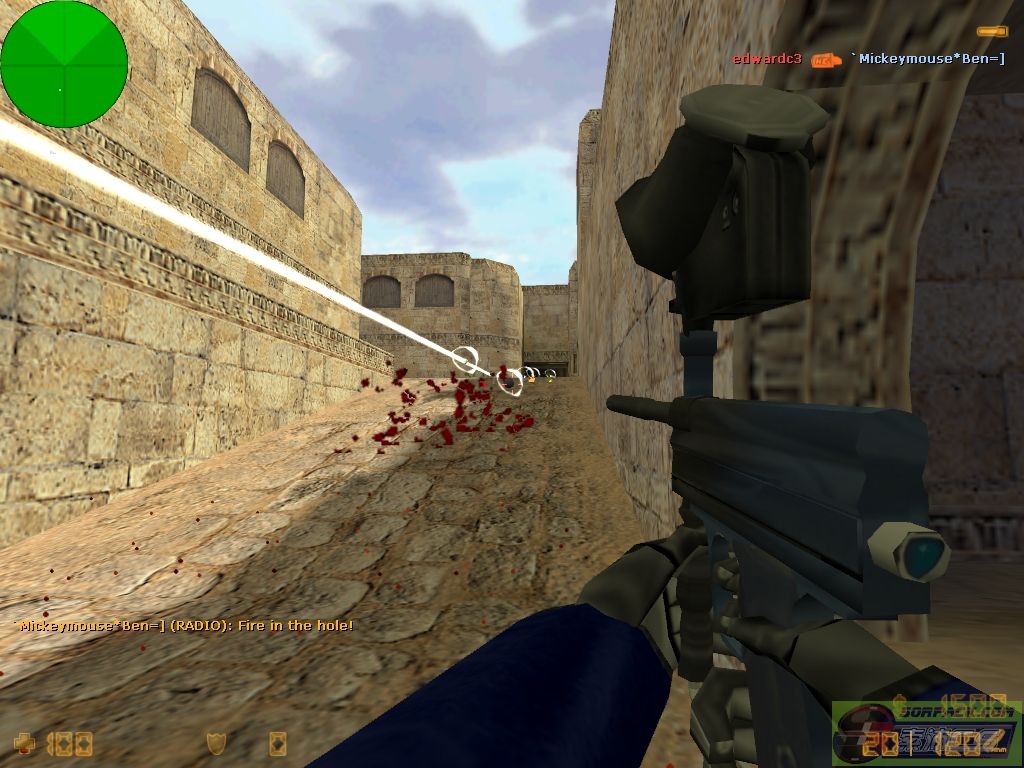
Task: Click the HE grenade kill icon
Action: point(826,60)
